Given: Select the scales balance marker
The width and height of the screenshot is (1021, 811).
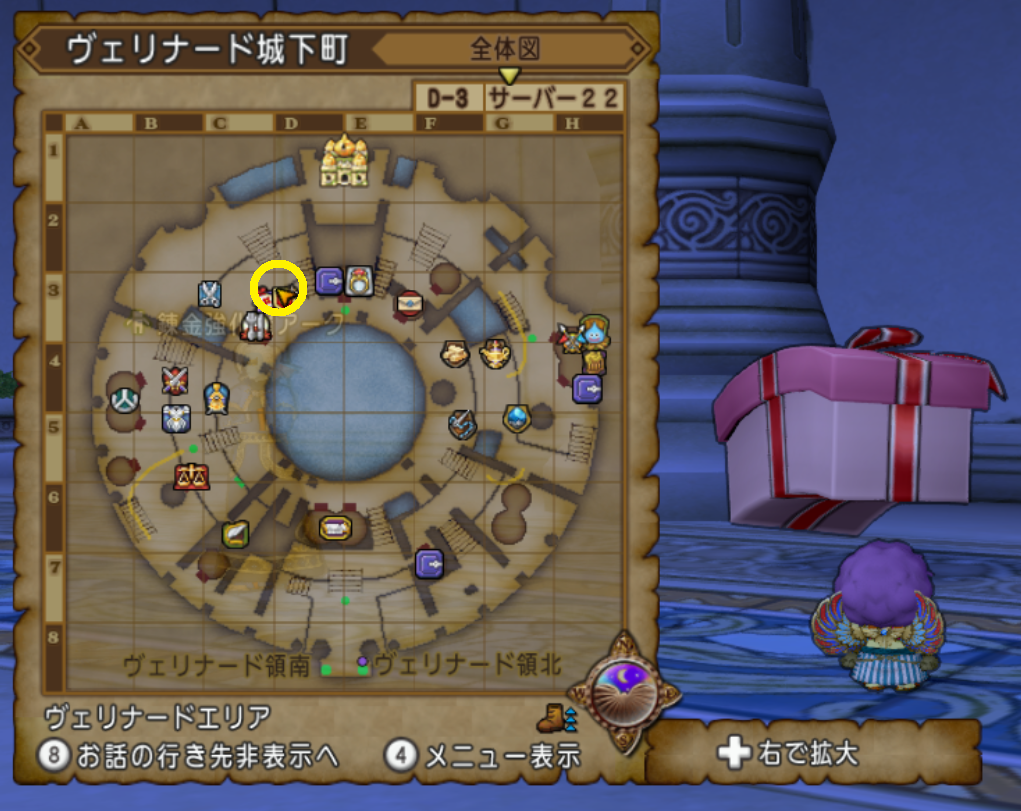Looking at the screenshot, I should point(186,476).
